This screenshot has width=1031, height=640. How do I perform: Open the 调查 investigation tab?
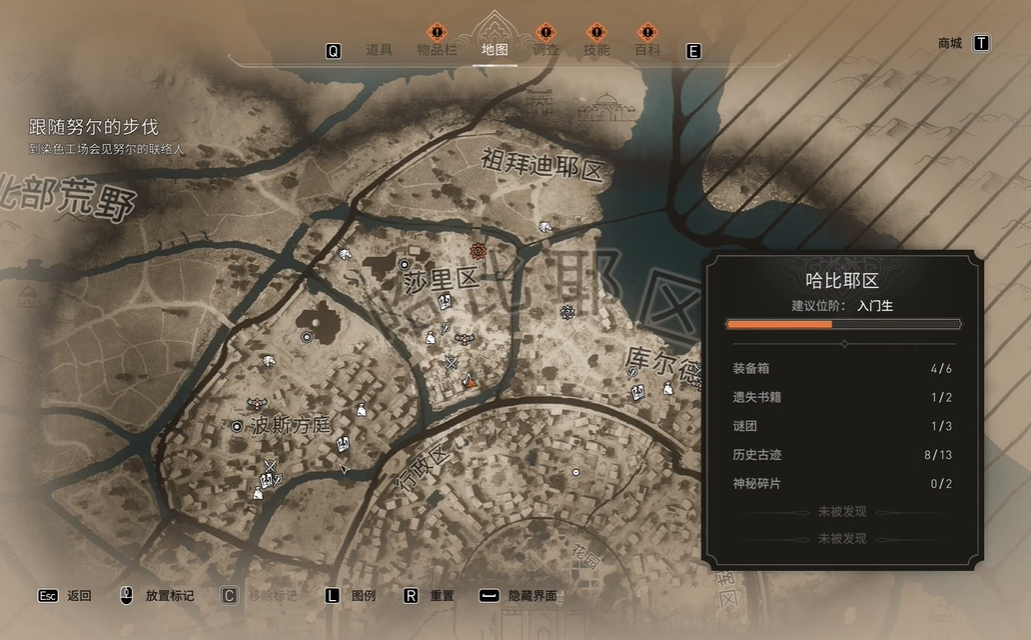(x=545, y=50)
